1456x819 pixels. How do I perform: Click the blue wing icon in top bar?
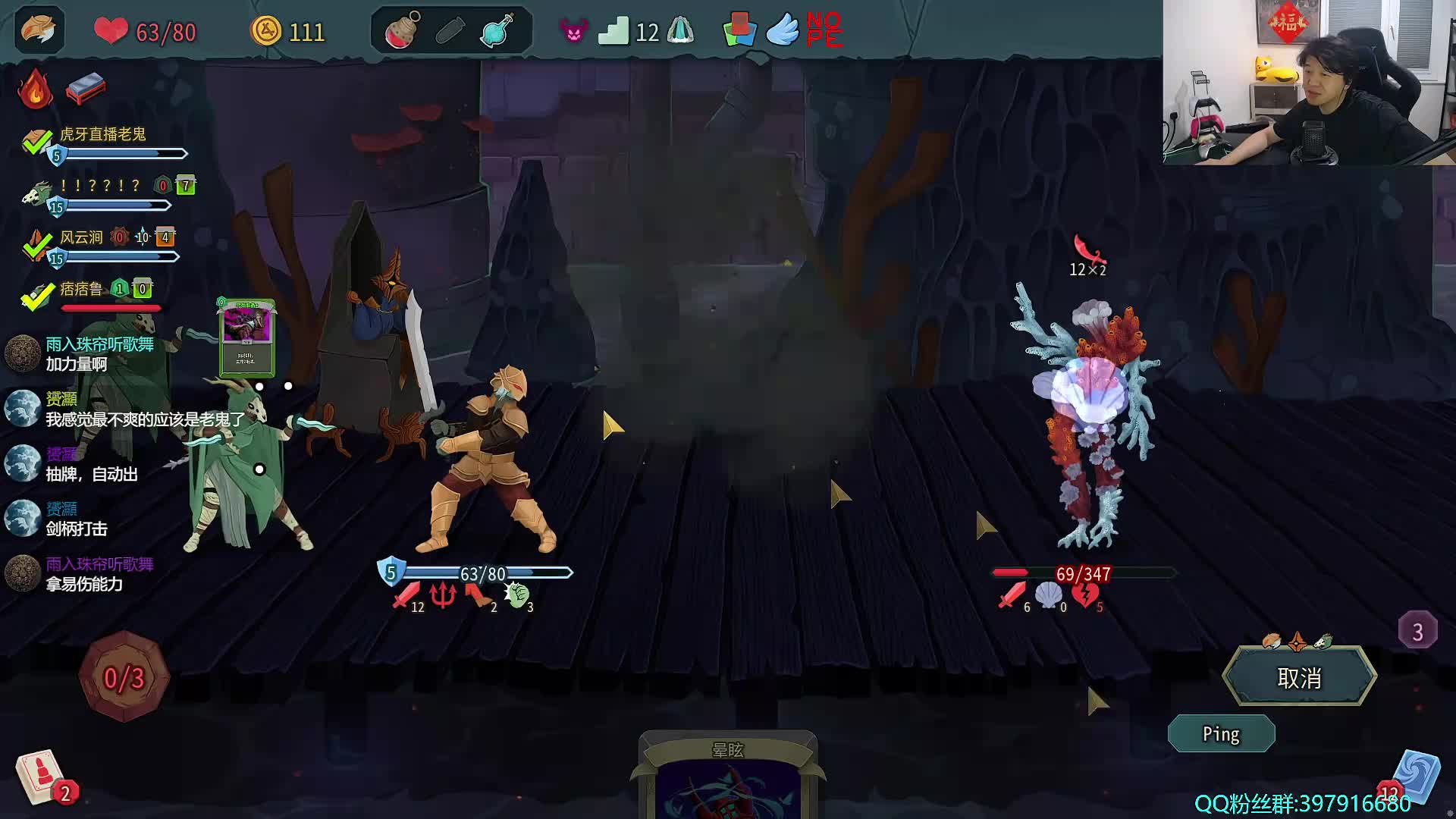click(x=783, y=31)
